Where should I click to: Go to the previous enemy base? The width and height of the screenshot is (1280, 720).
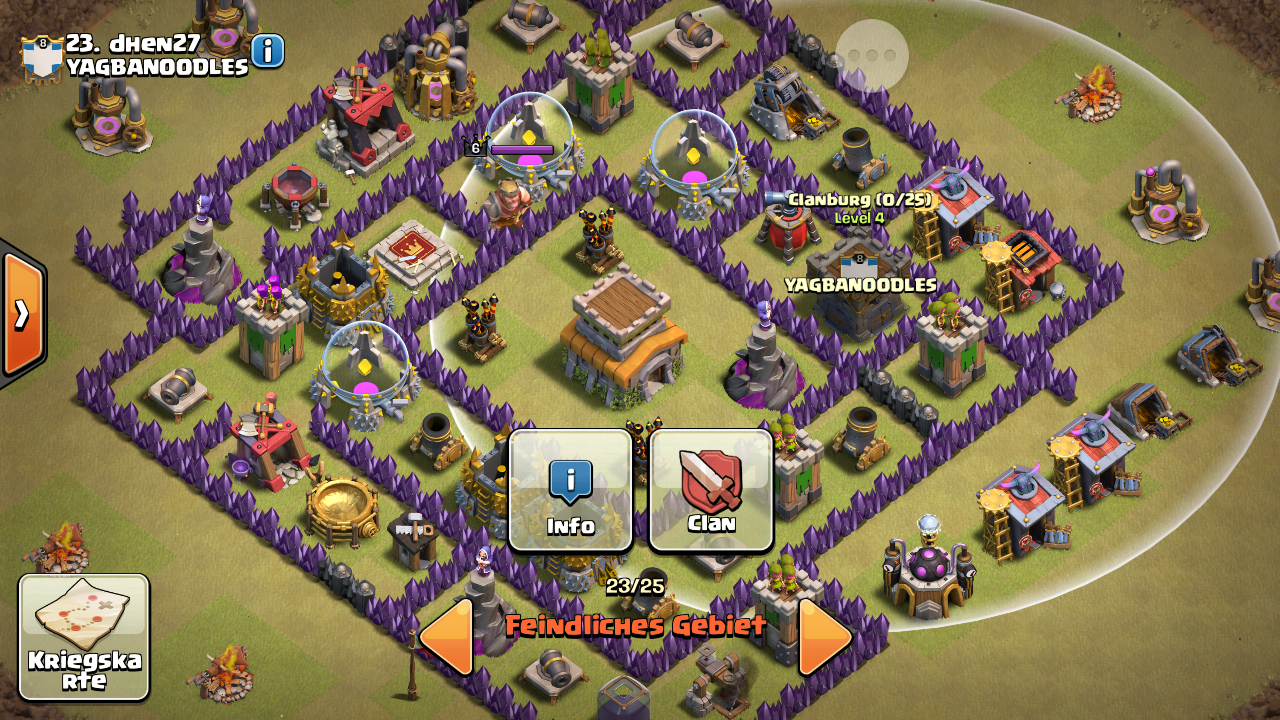[446, 634]
